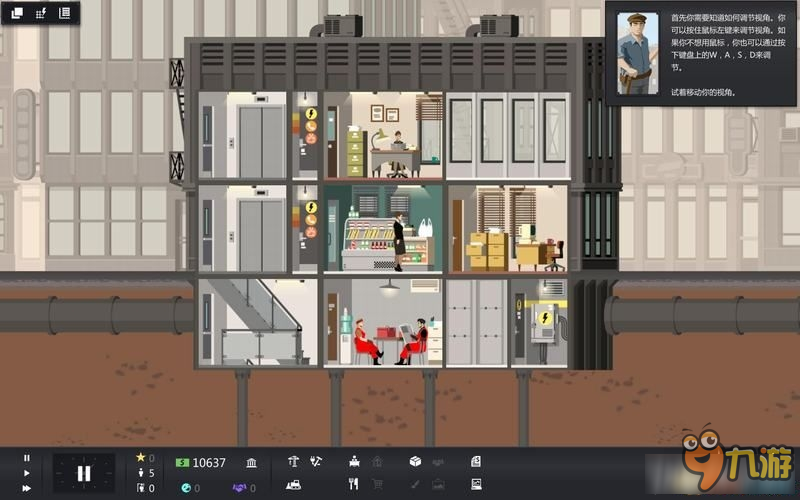800x500 pixels.
Task: Toggle the lightning grid utilities overlay
Action: tap(41, 13)
